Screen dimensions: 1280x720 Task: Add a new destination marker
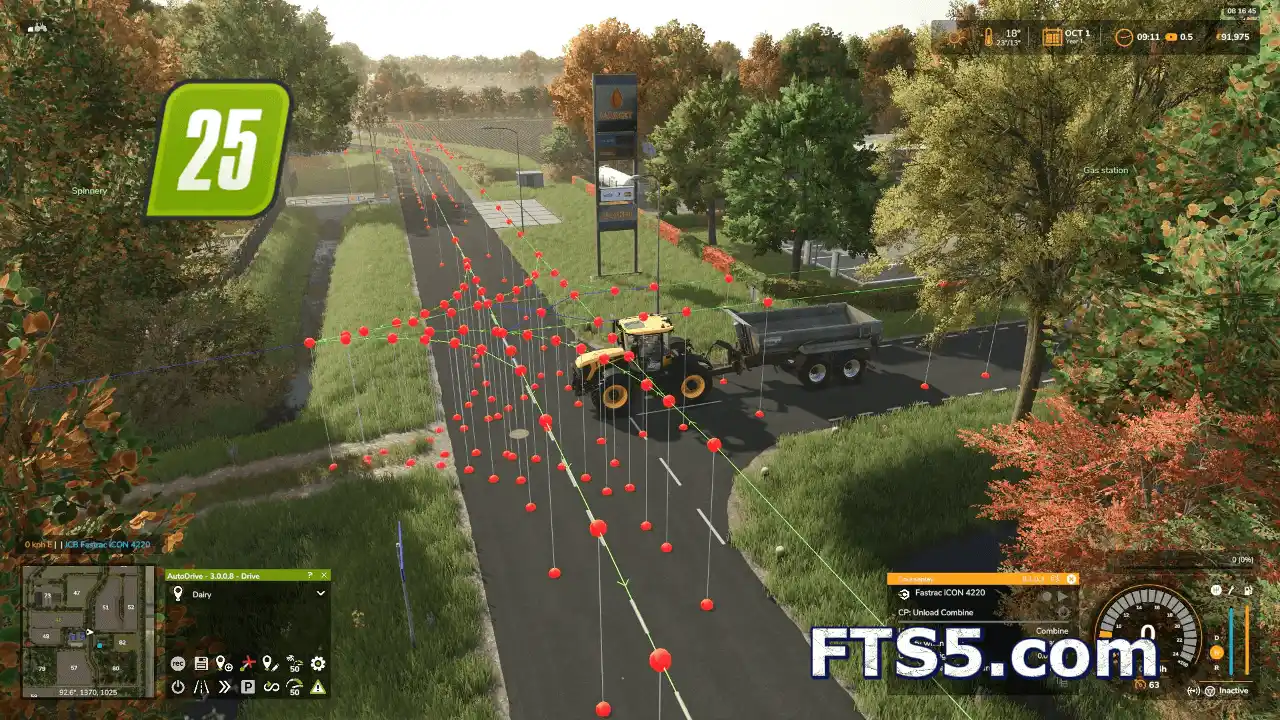(224, 663)
